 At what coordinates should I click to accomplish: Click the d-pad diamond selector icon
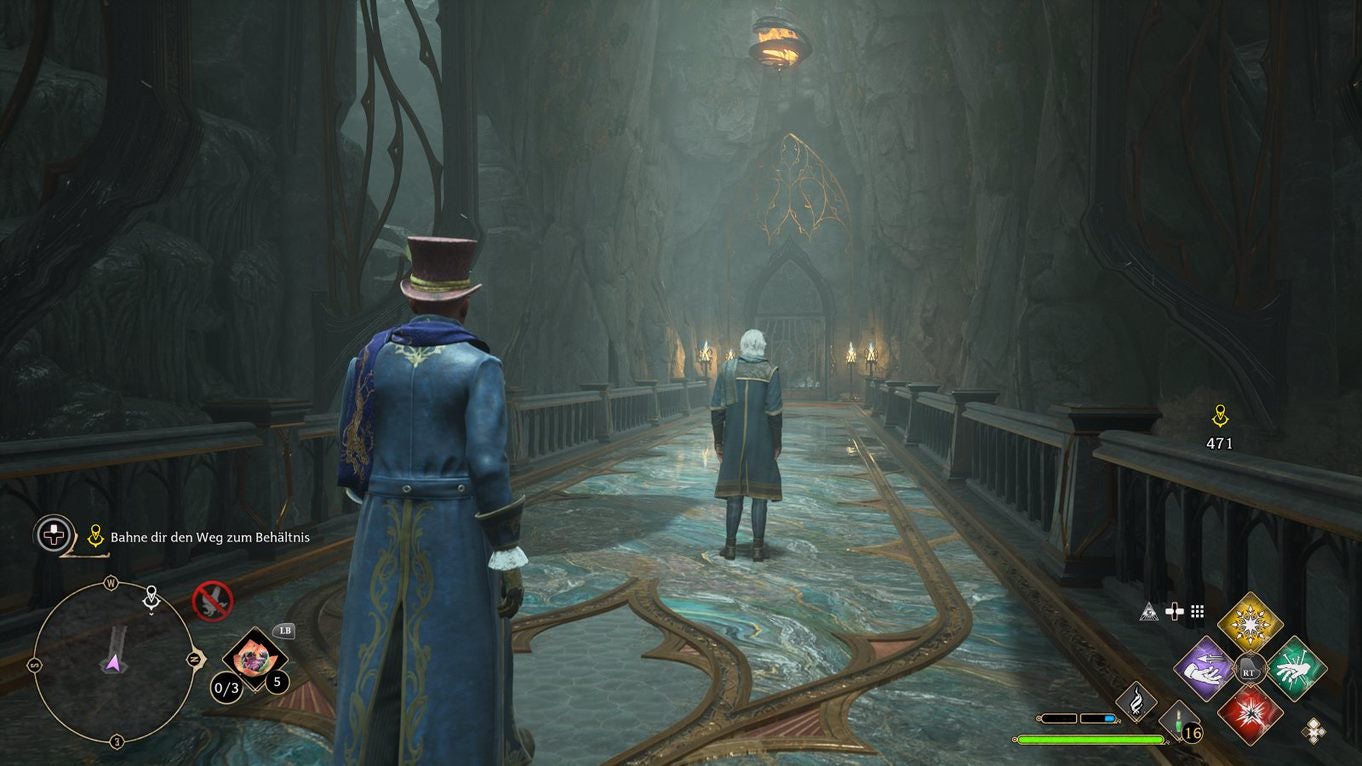point(1313,729)
